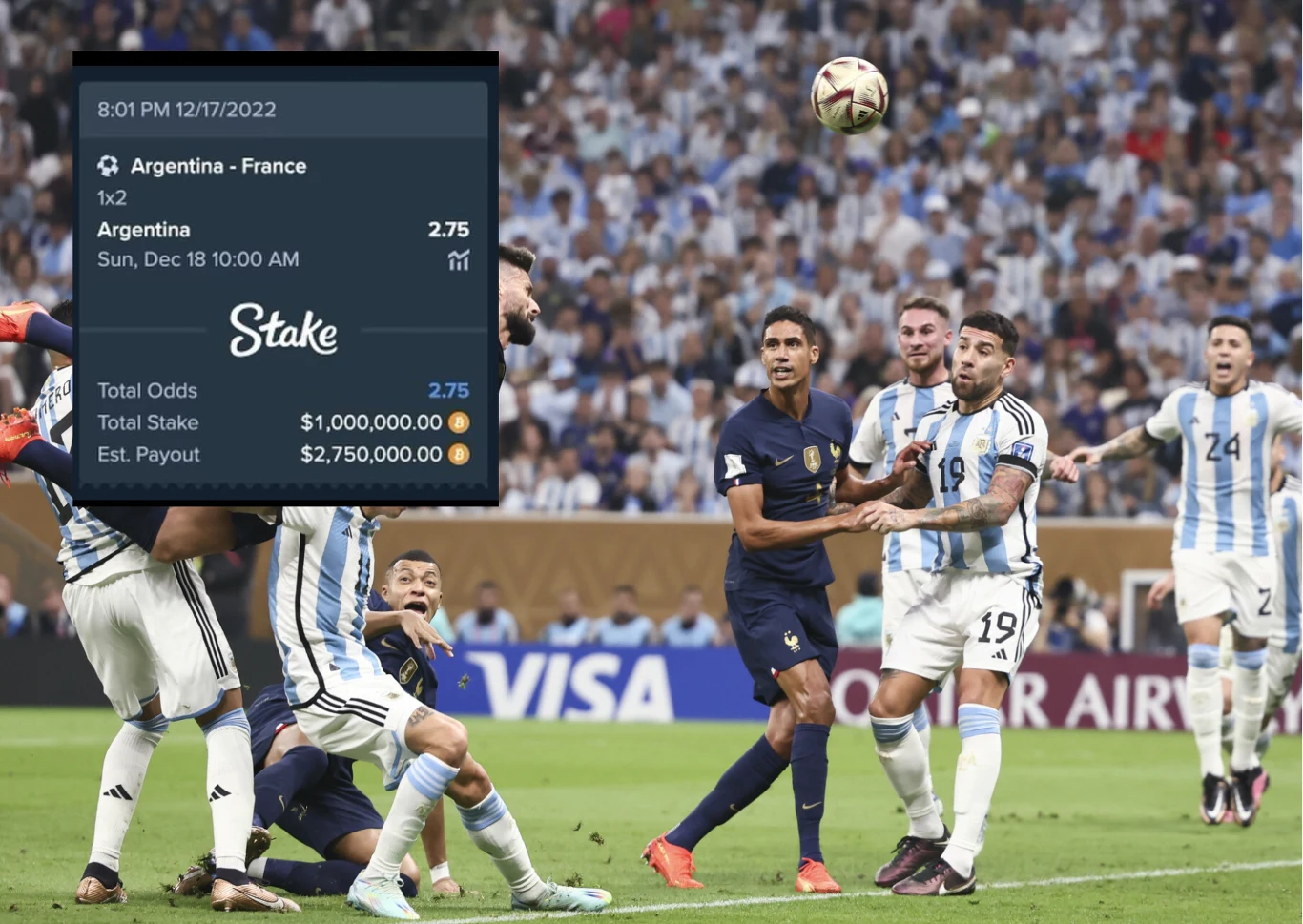Open the Argentina - France match details
Image resolution: width=1303 pixels, height=924 pixels.
click(217, 165)
